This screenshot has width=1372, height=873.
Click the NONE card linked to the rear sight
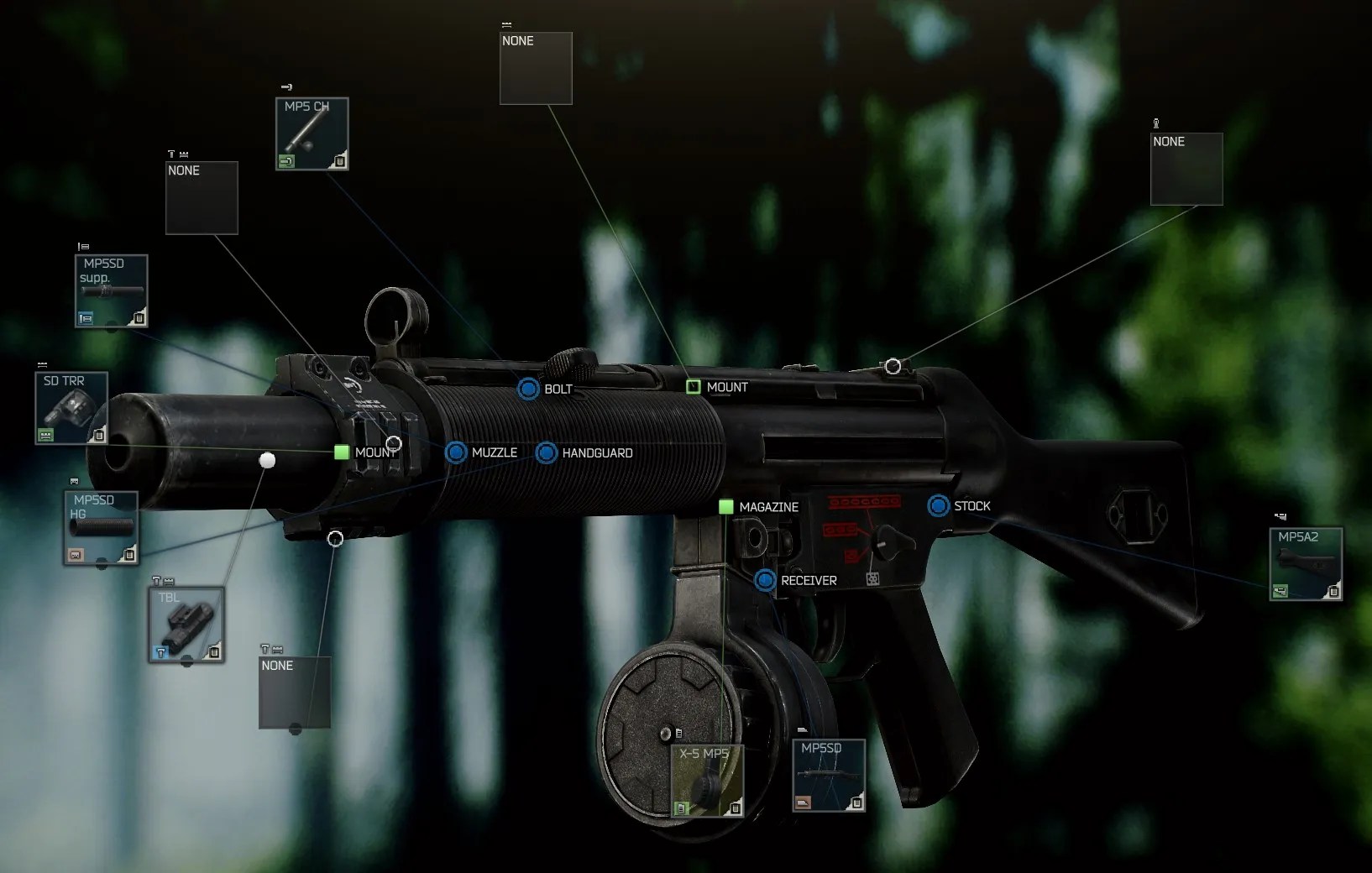pos(1186,169)
